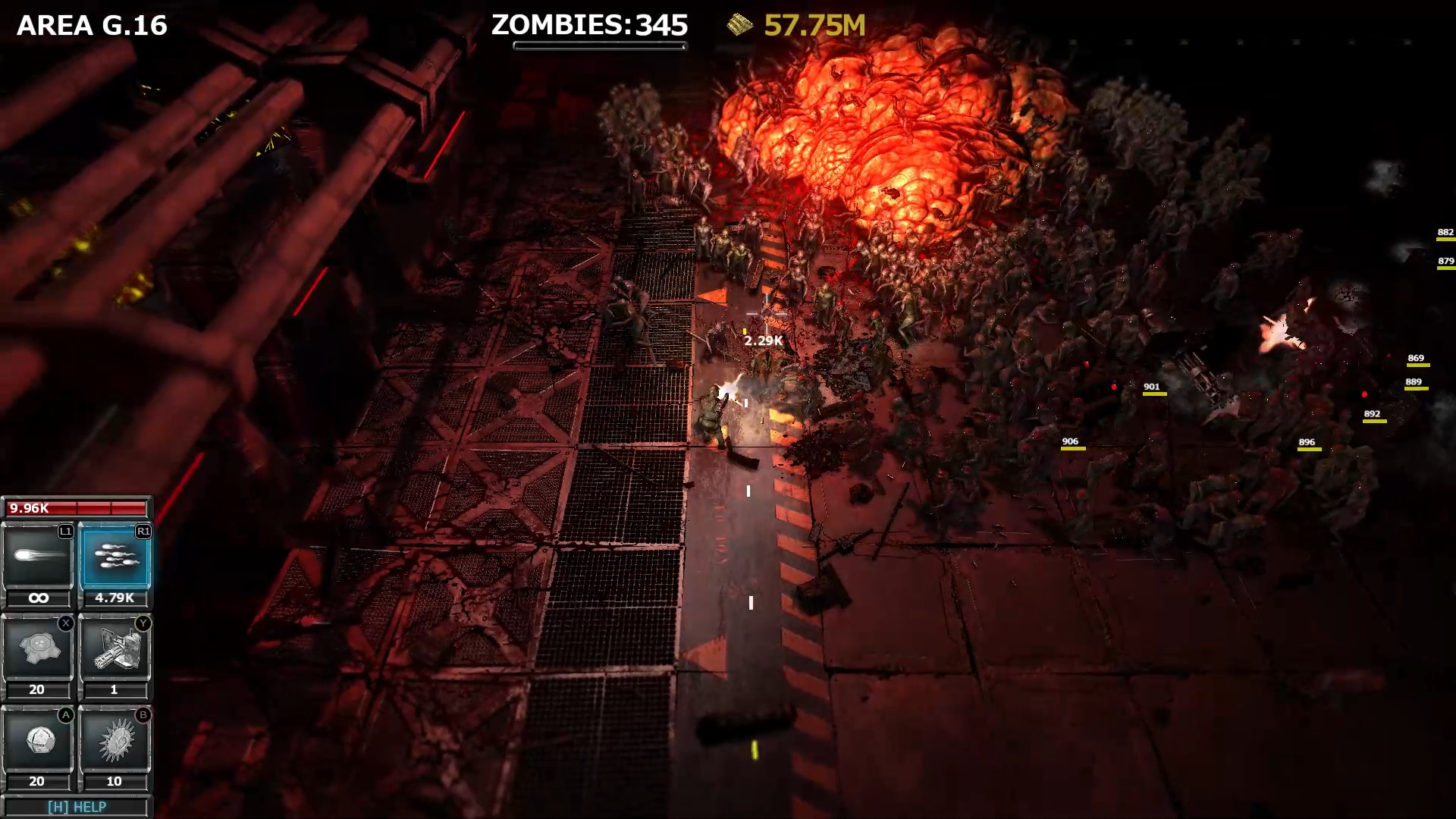Click the infinity ammo counter under slot L1

[x=38, y=598]
